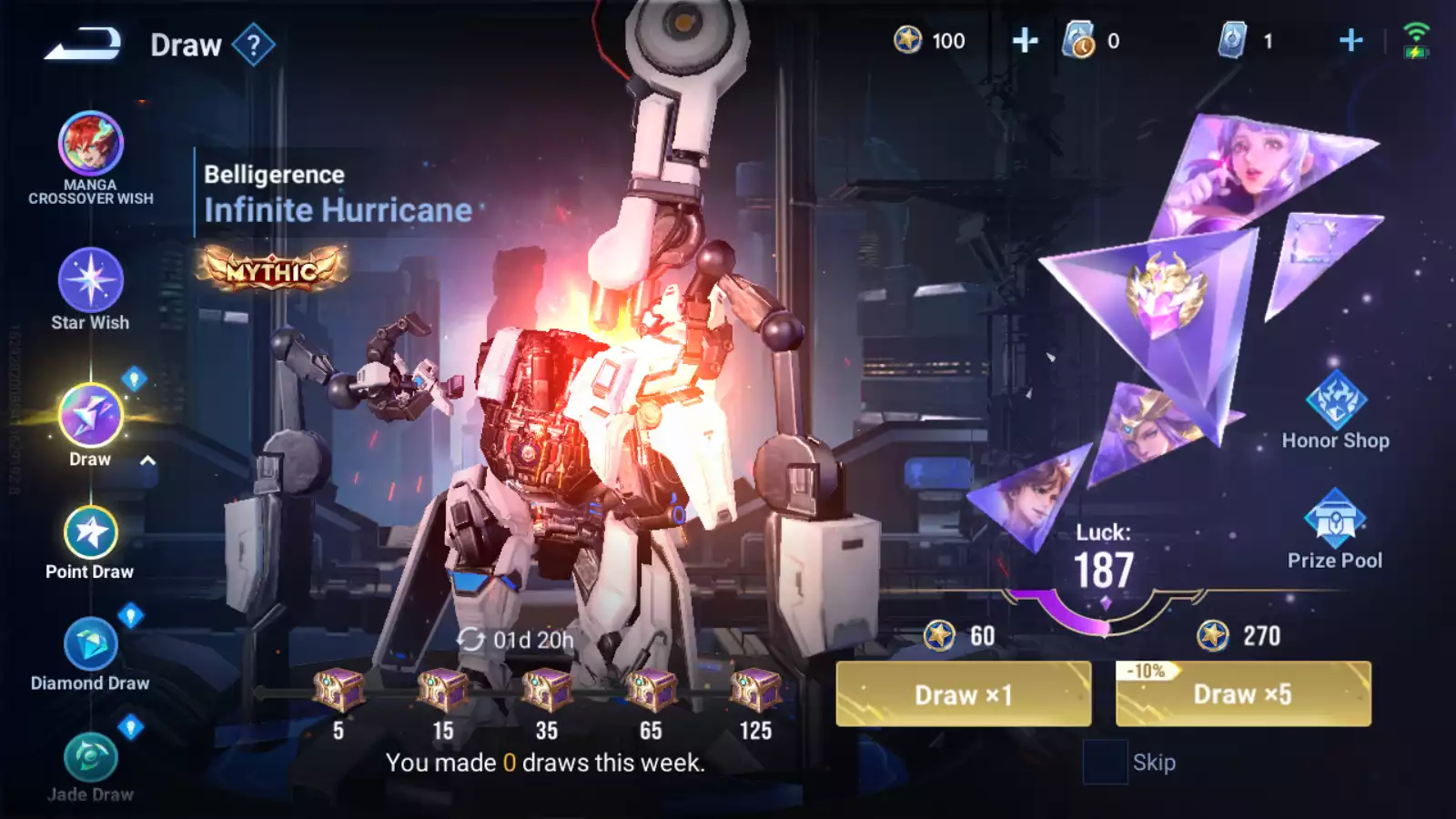
Task: Toggle the Skip animation checkbox
Action: [x=1105, y=762]
